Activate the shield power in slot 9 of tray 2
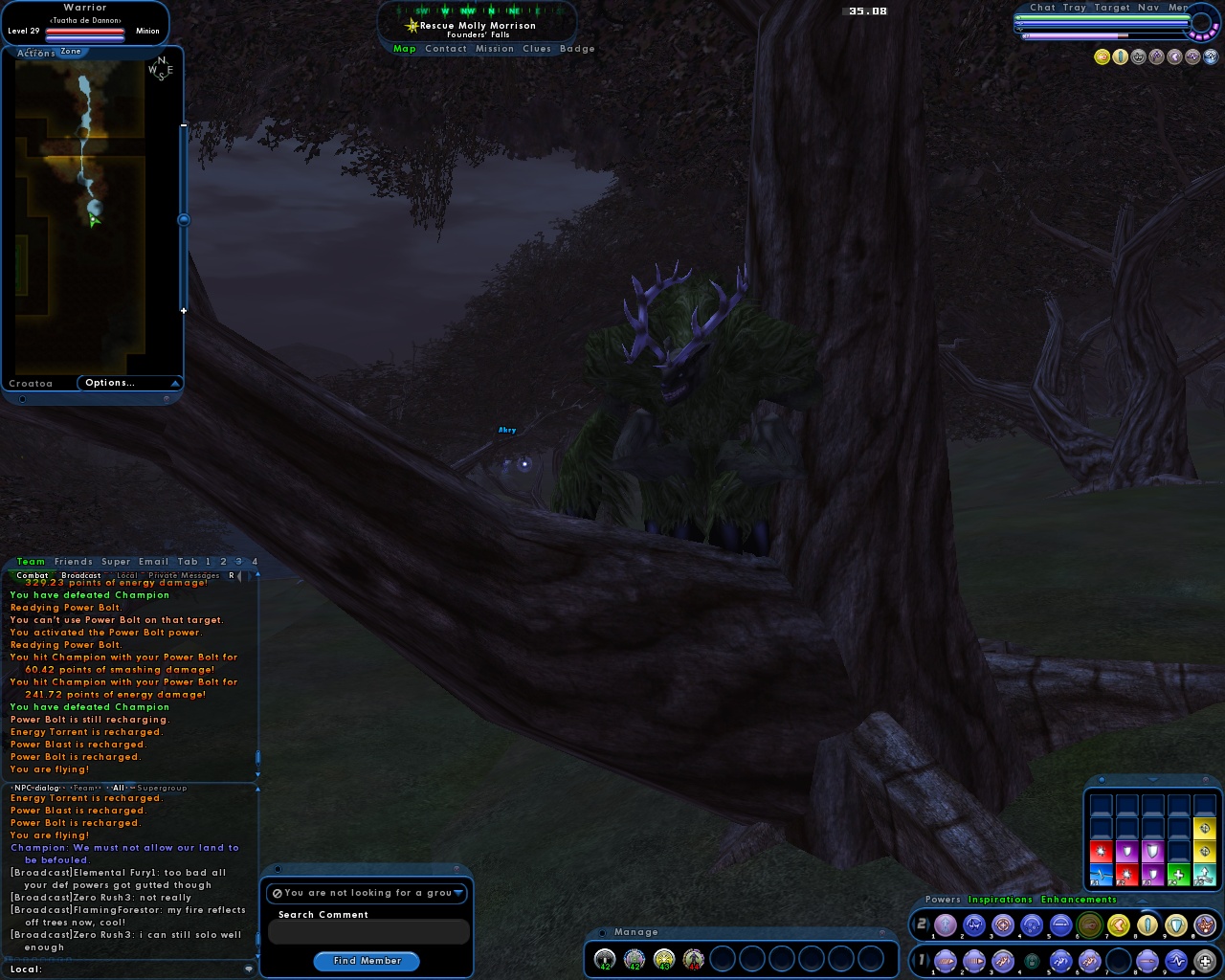The height and width of the screenshot is (980, 1225). (x=1174, y=925)
